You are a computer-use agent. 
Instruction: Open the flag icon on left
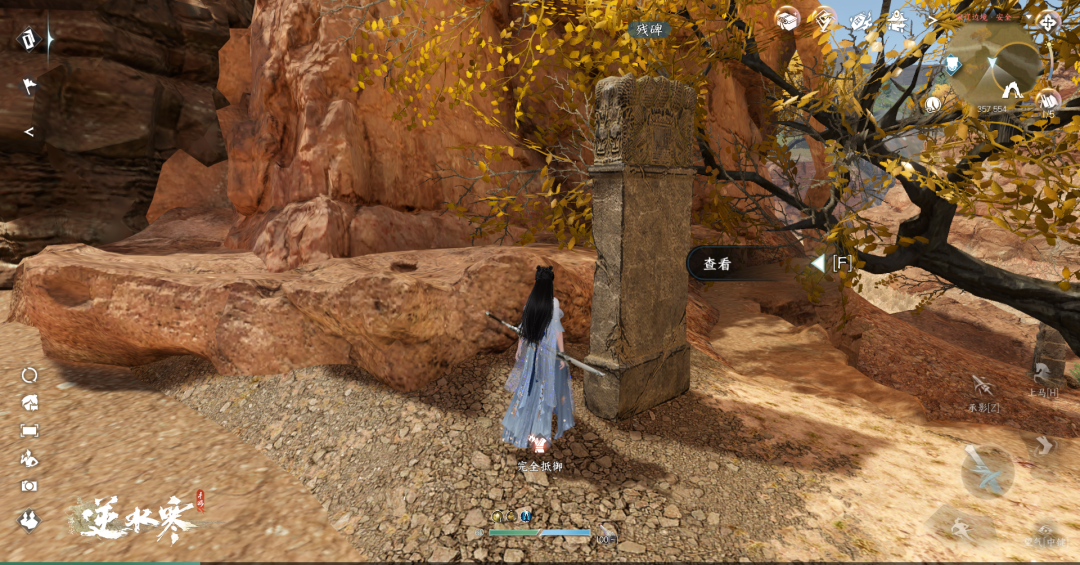coord(29,86)
